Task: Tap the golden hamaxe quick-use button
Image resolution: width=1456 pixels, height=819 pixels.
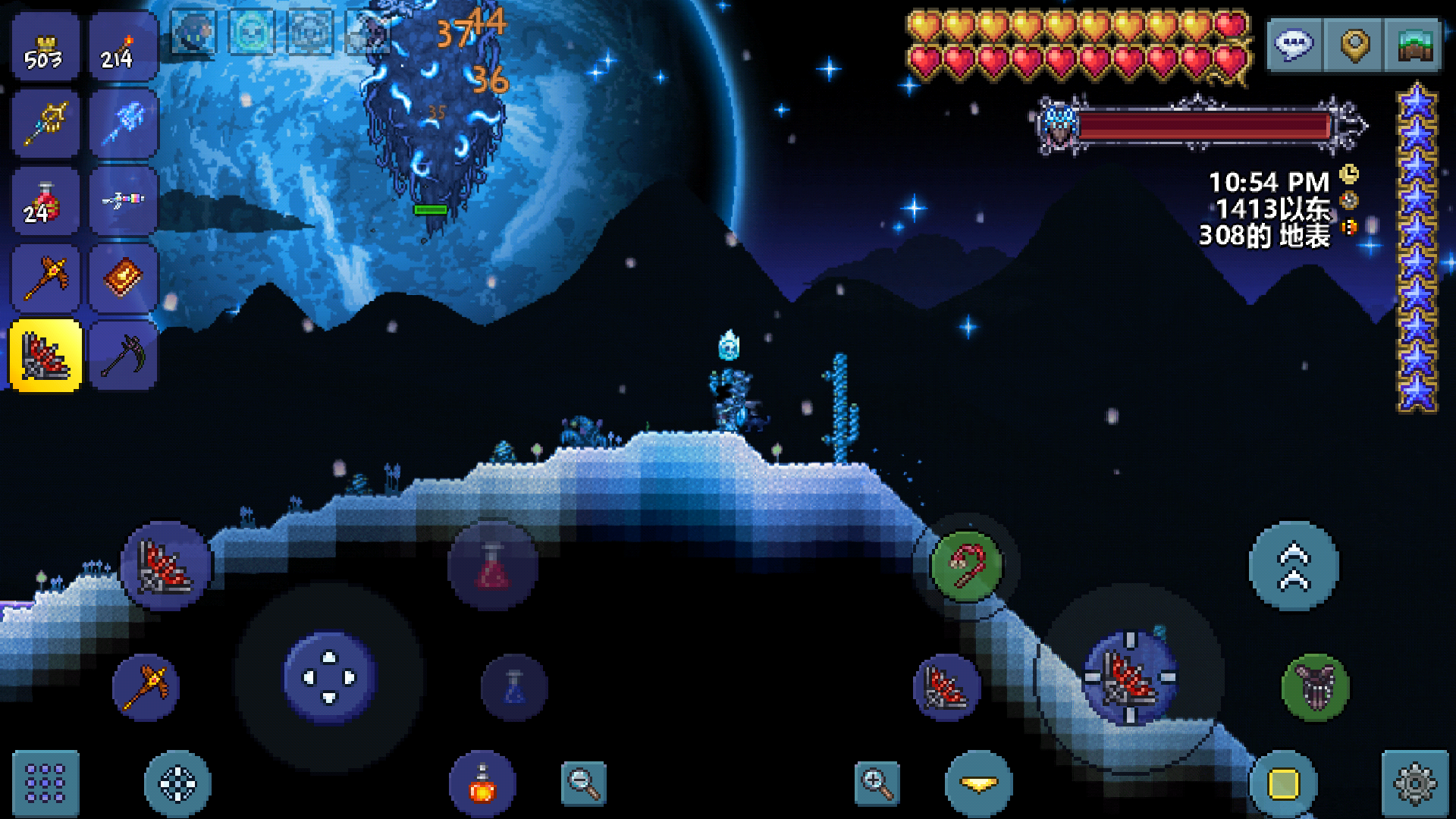Action: (146, 687)
